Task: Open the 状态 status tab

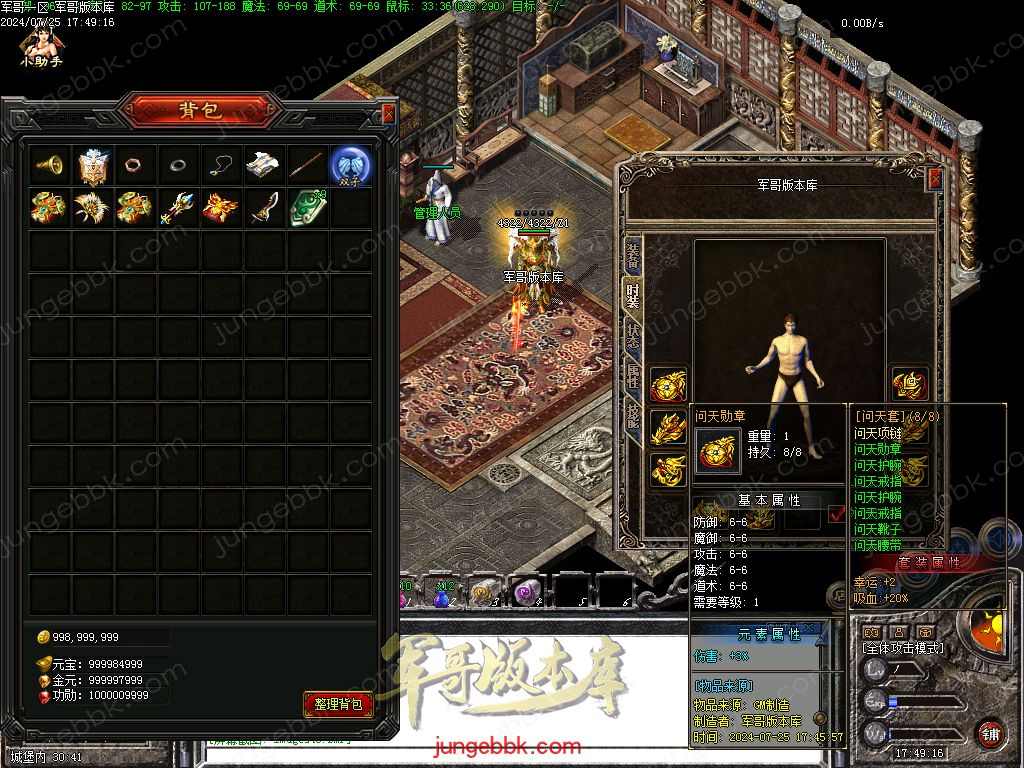Action: pos(632,336)
